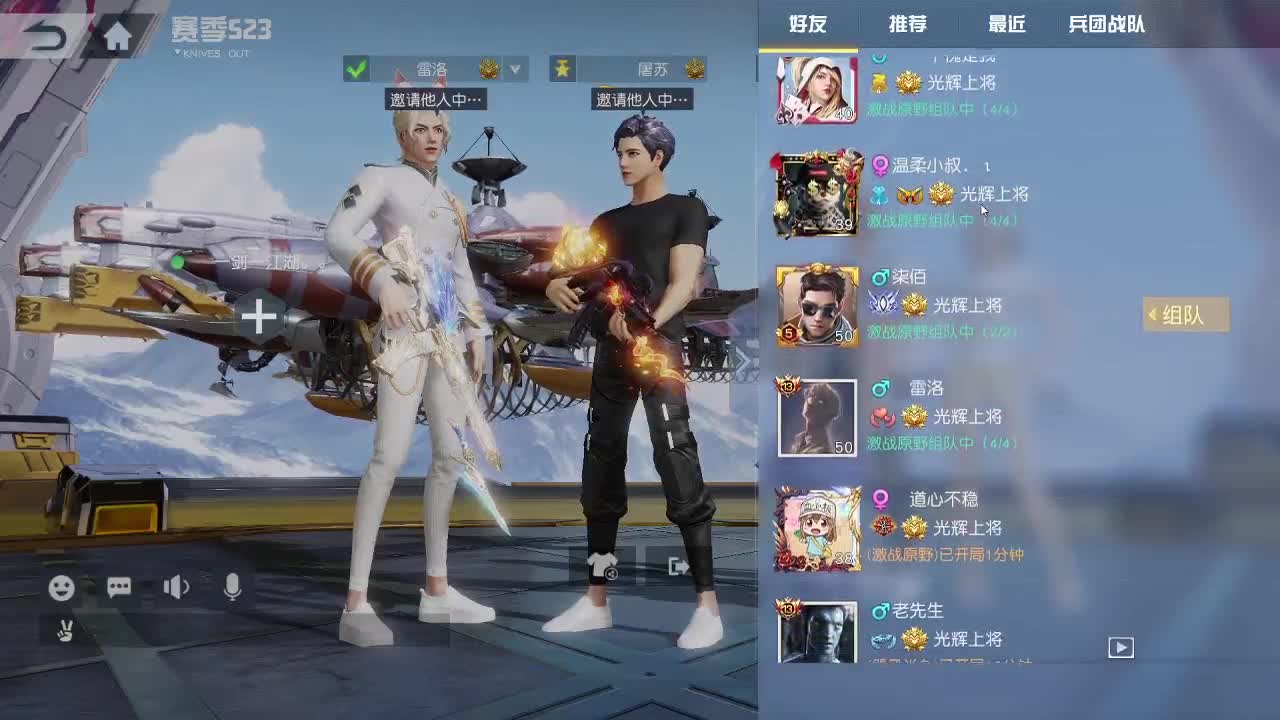Viewport: 1280px width, 720px height.
Task: Switch to the 推荐 tab
Action: [908, 25]
